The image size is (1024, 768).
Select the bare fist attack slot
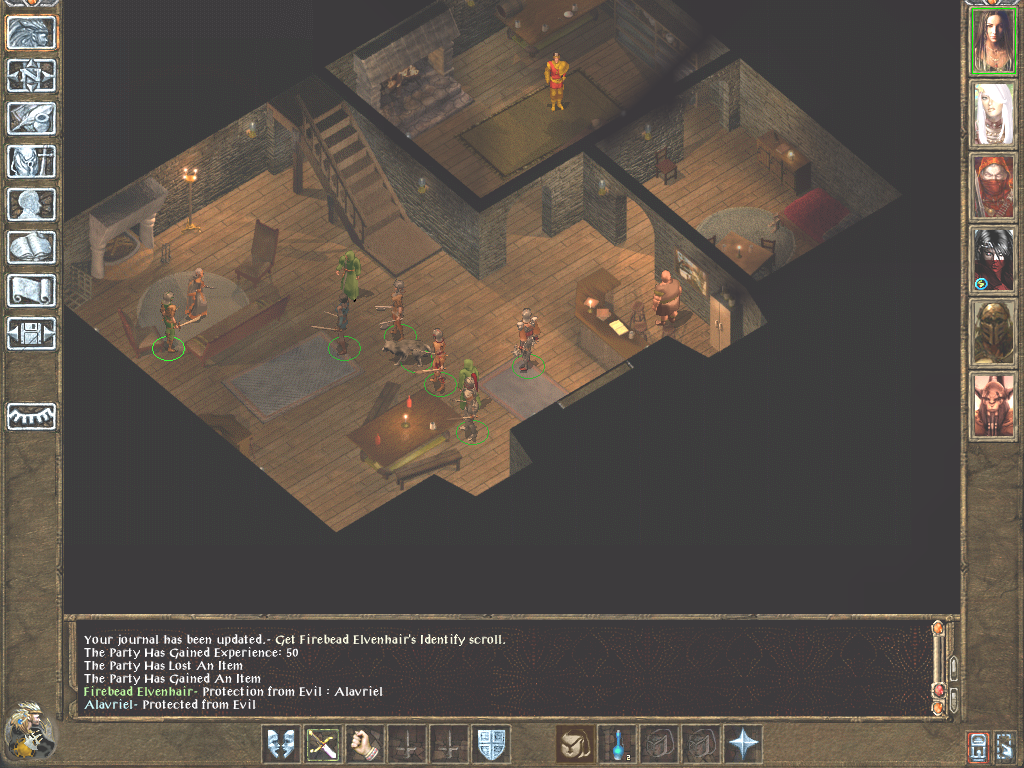(364, 744)
